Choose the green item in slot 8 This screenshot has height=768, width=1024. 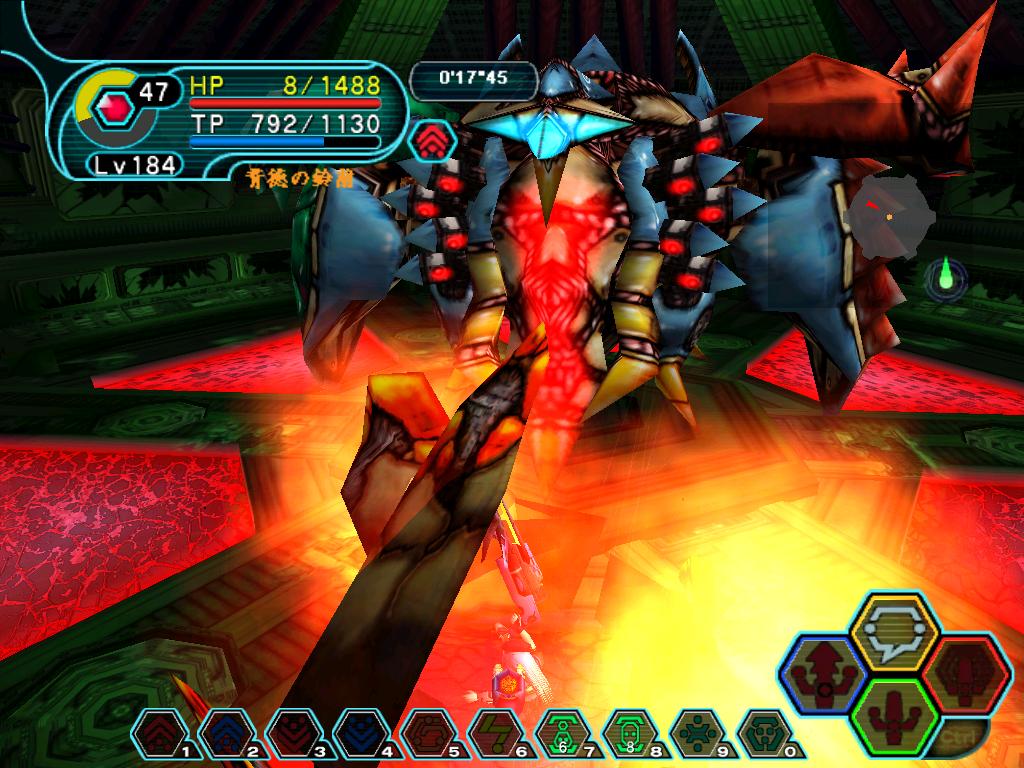(x=629, y=733)
